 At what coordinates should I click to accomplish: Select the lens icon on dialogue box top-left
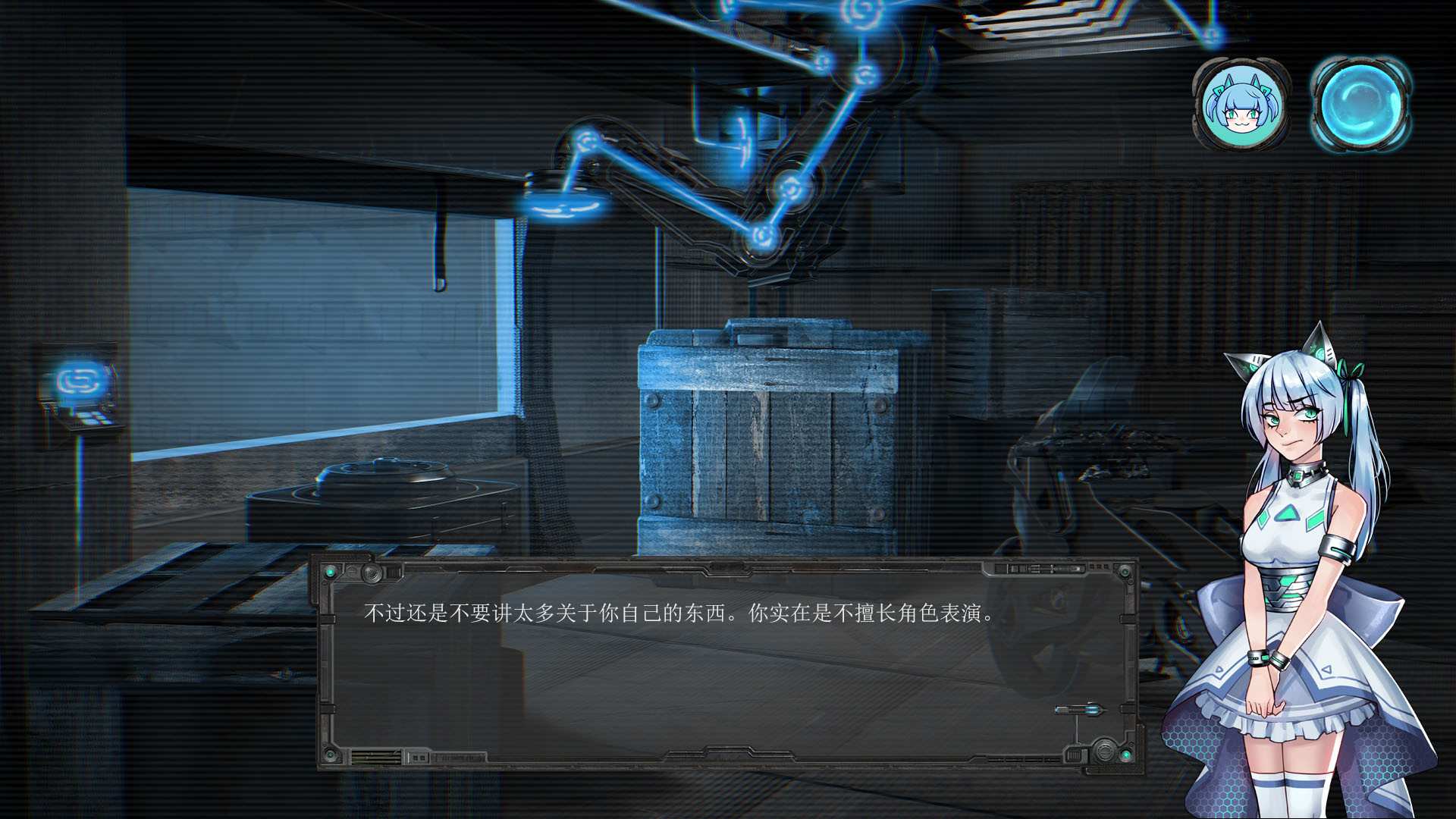[x=372, y=574]
